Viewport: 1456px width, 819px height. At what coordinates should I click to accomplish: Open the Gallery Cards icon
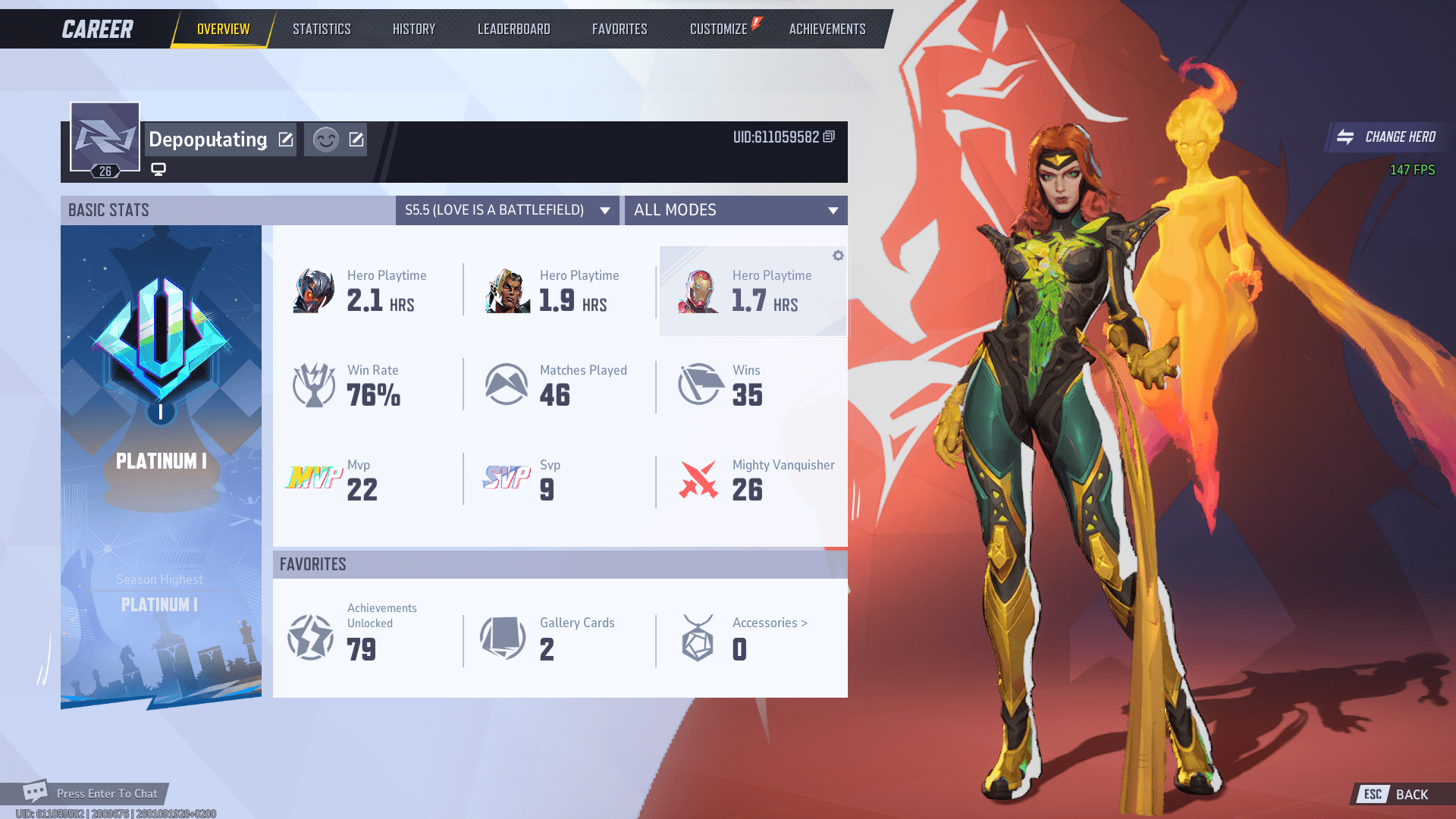504,637
